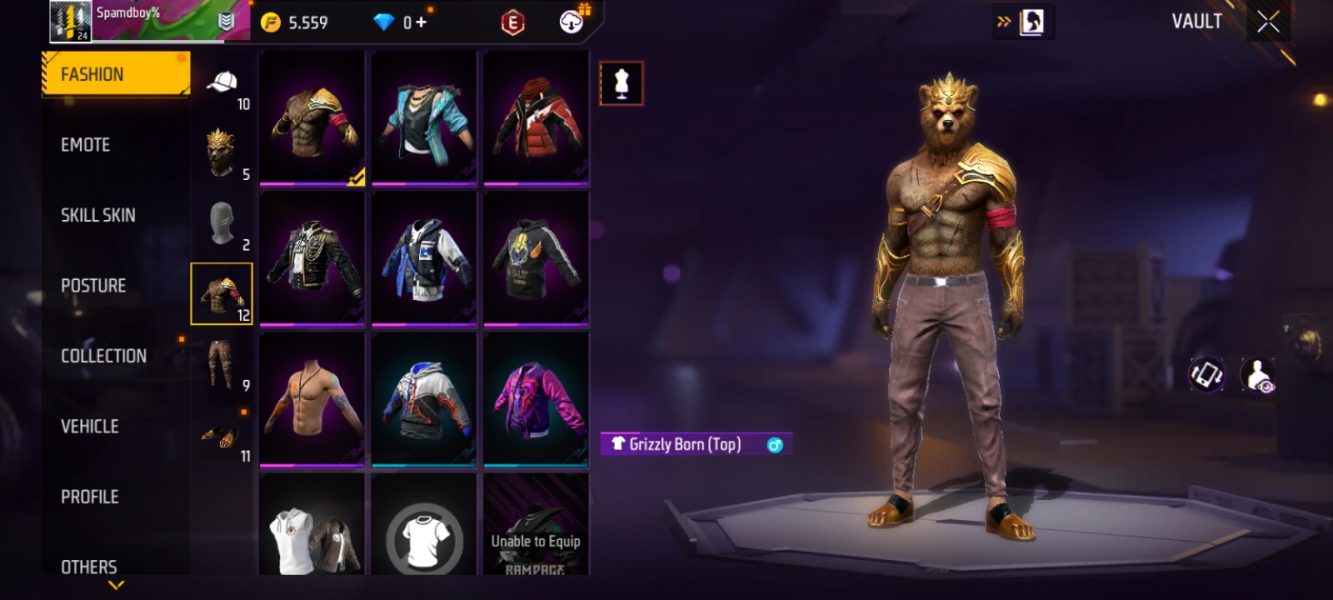Add diamonds with the plus button

click(421, 22)
